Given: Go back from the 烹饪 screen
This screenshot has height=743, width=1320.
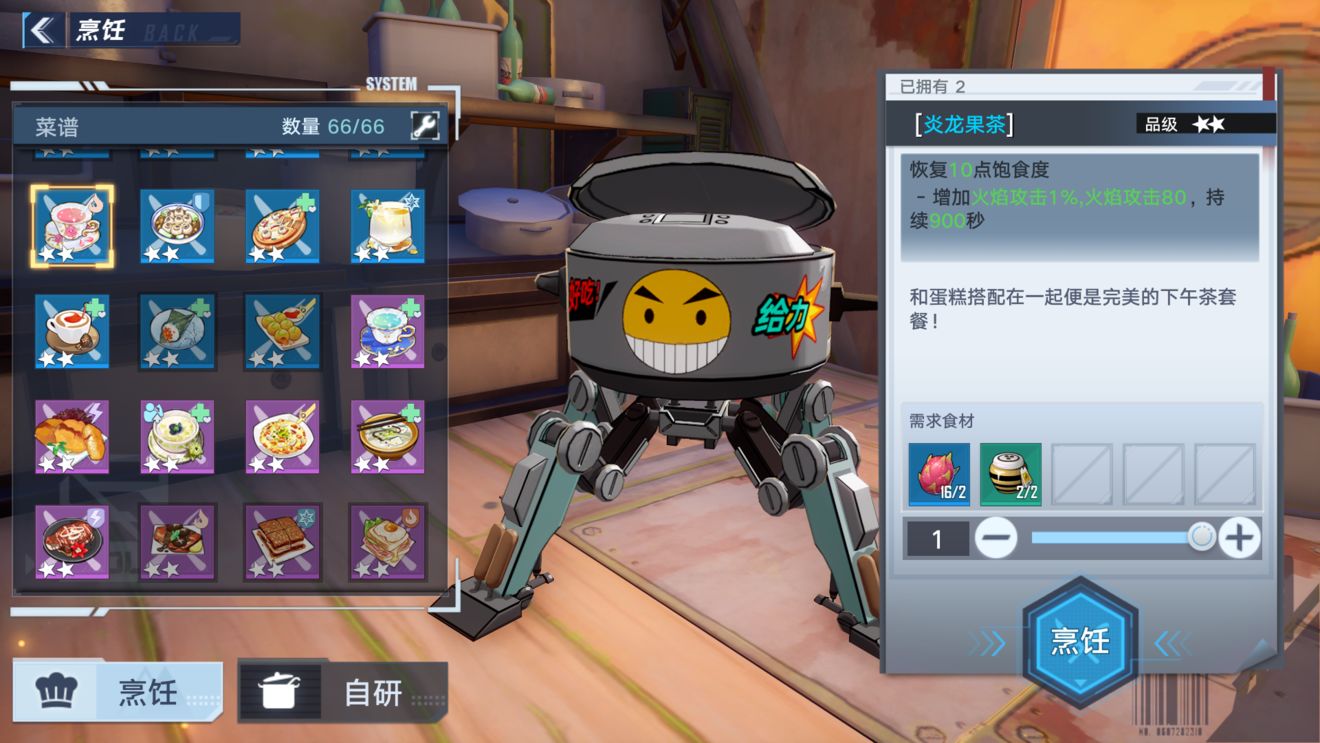Looking at the screenshot, I should coord(41,30).
